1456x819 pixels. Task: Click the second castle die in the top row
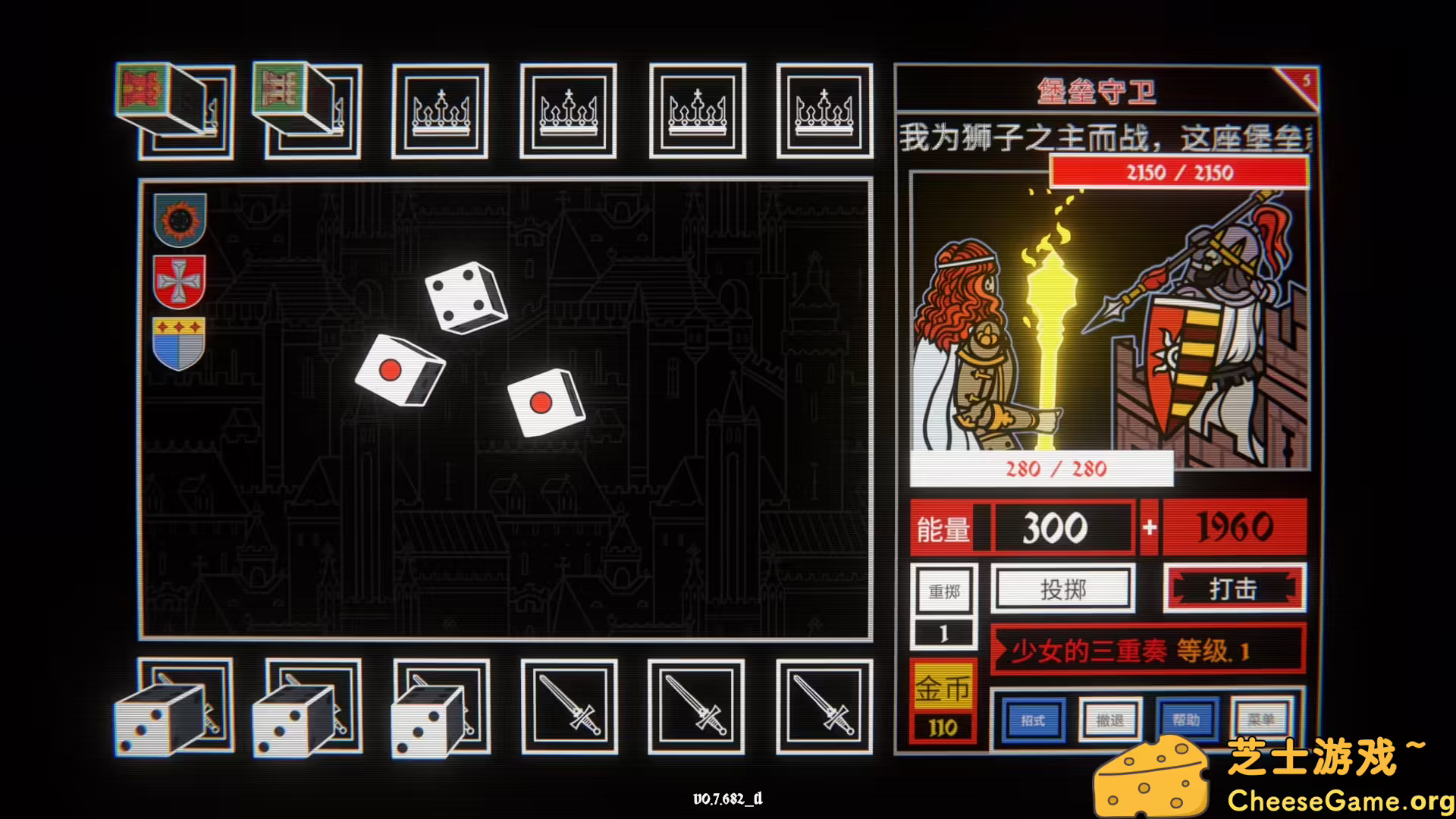pyautogui.click(x=303, y=106)
